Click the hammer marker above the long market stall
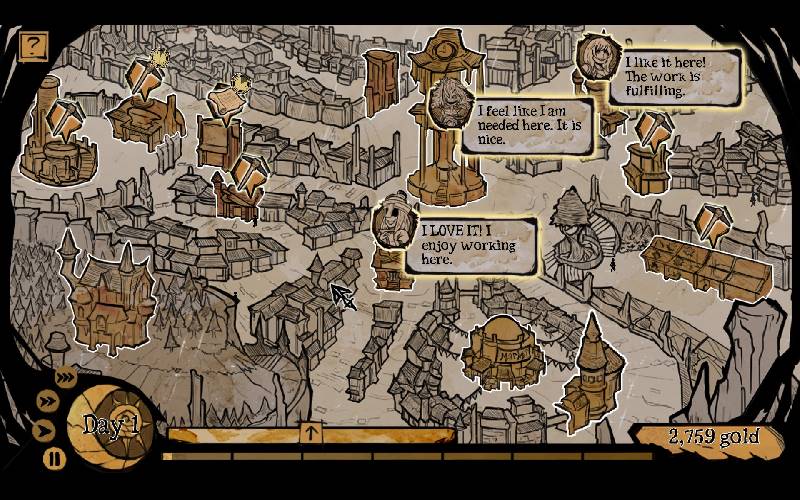The image size is (800, 500). [713, 224]
